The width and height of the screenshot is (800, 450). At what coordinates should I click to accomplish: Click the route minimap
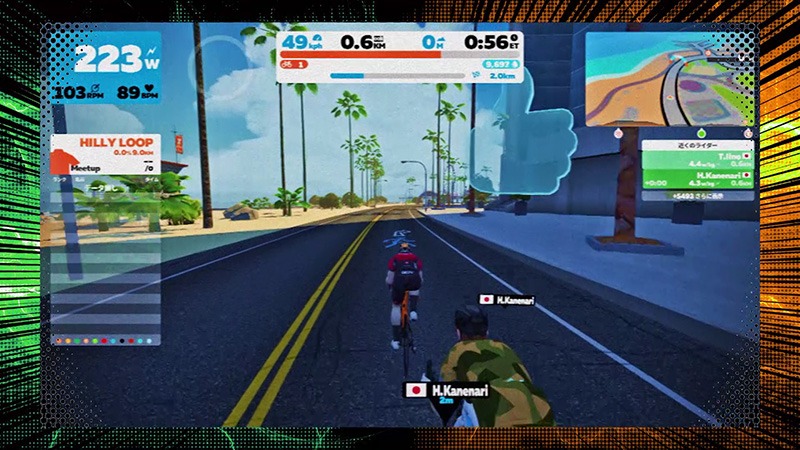click(669, 78)
